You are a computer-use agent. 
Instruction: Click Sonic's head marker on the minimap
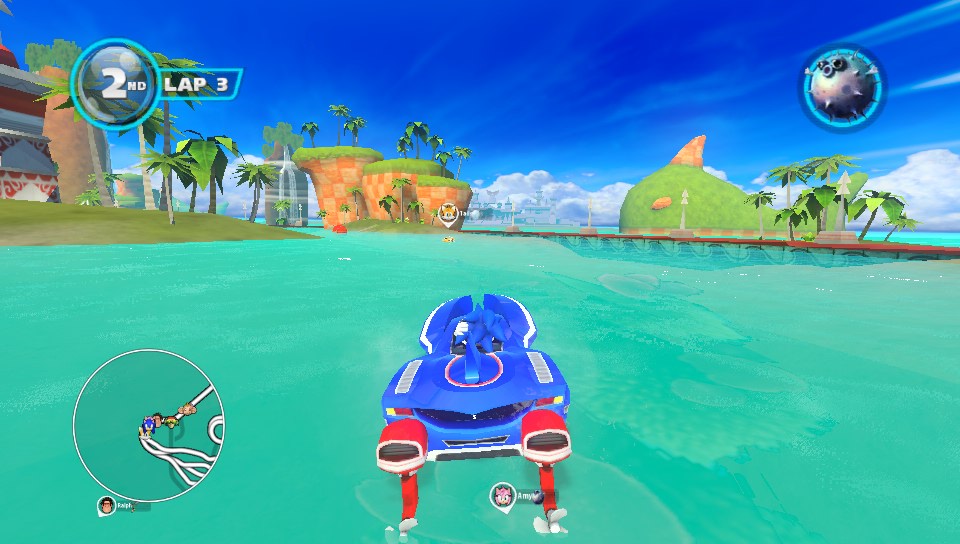tap(152, 426)
